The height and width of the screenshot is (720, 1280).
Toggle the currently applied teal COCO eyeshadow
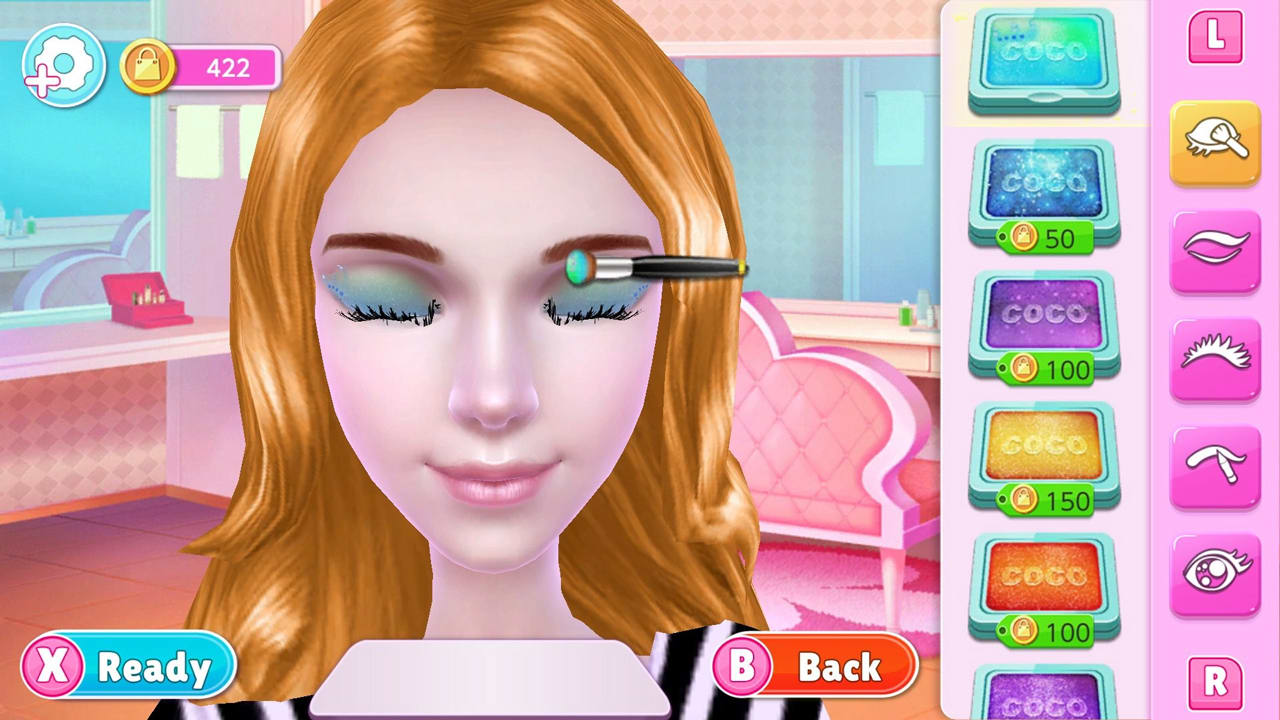(1043, 60)
